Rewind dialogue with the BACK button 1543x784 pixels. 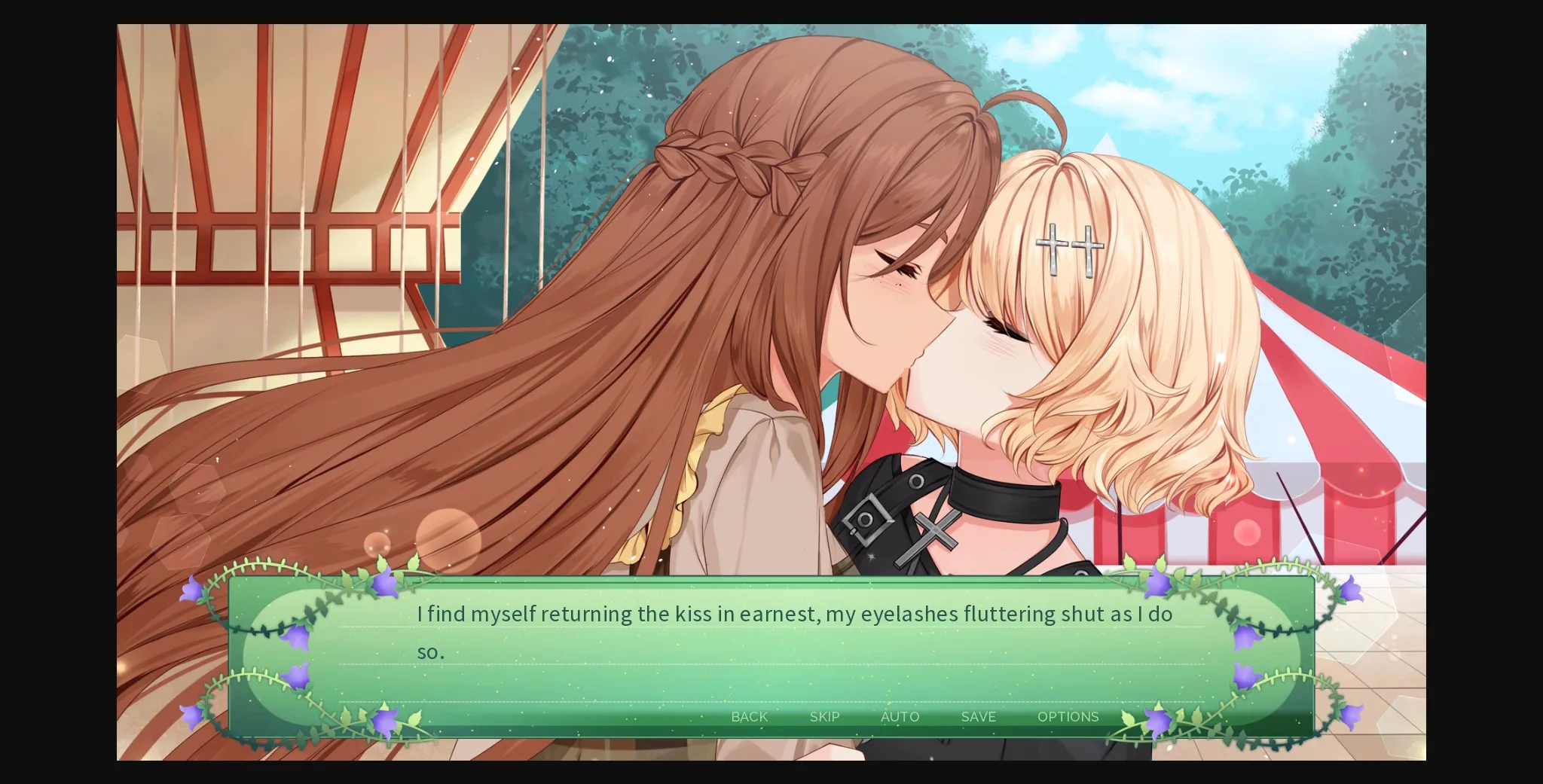(748, 717)
